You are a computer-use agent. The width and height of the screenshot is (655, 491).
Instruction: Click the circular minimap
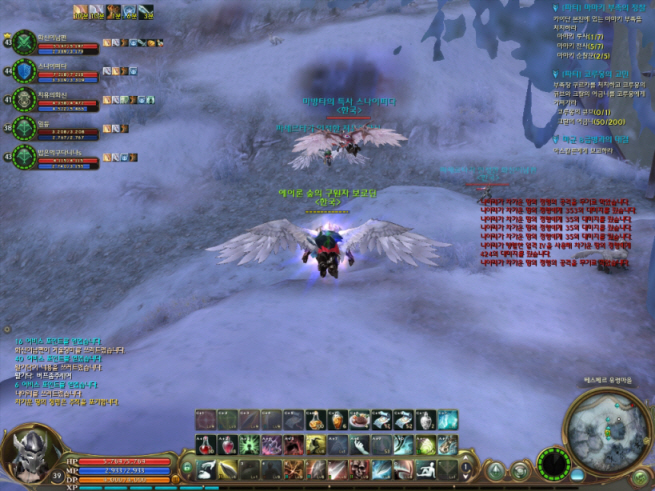point(606,429)
